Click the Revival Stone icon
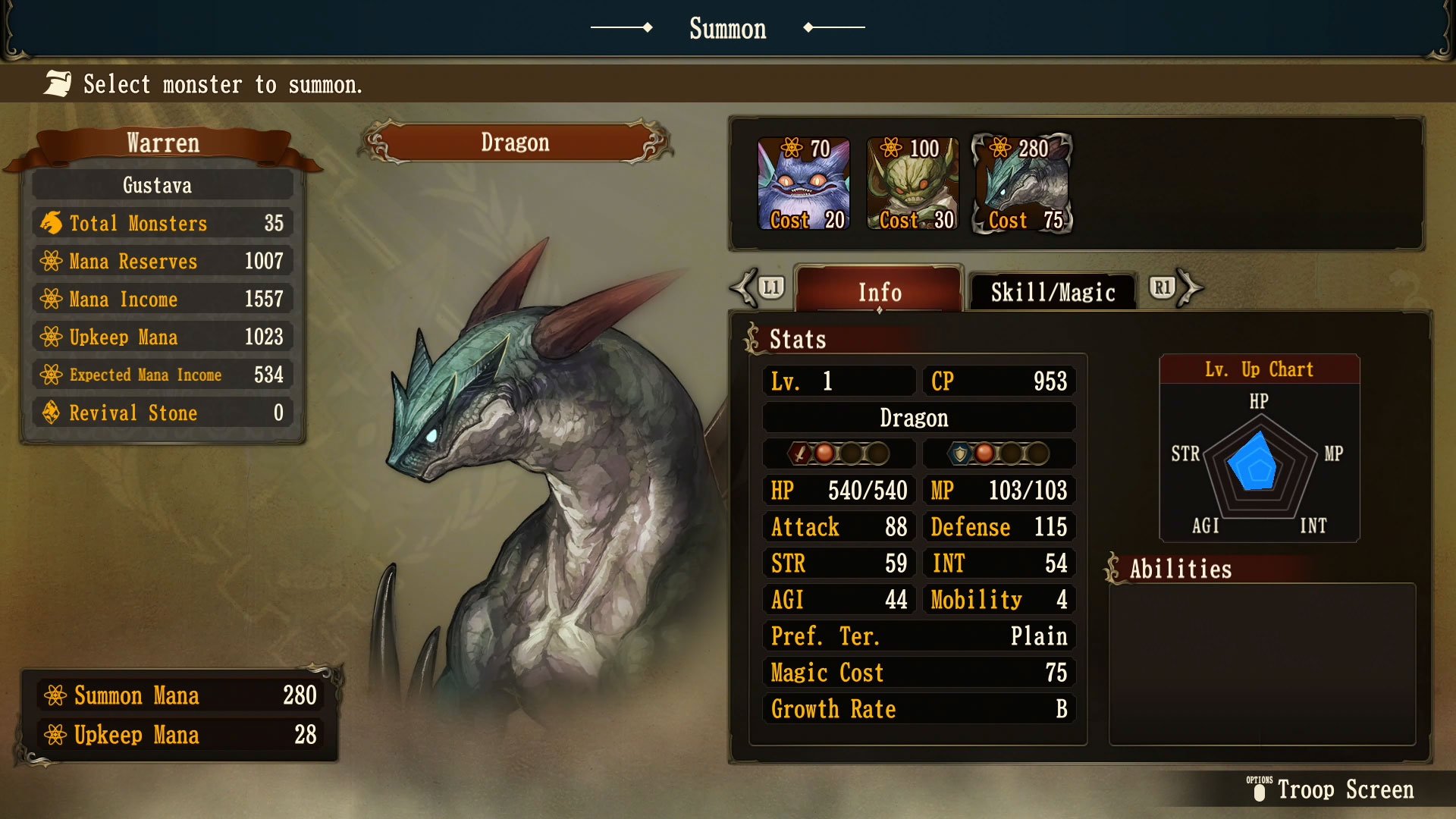Image resolution: width=1456 pixels, height=819 pixels. point(50,413)
